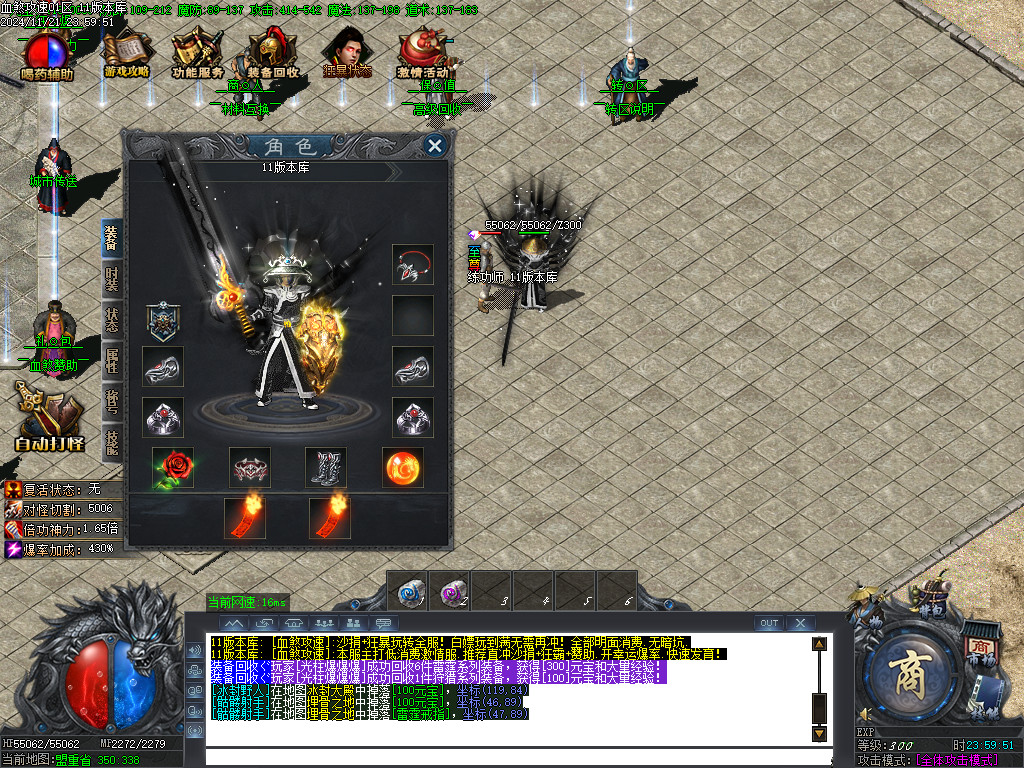Select the red cord necklace slot

(x=412, y=265)
